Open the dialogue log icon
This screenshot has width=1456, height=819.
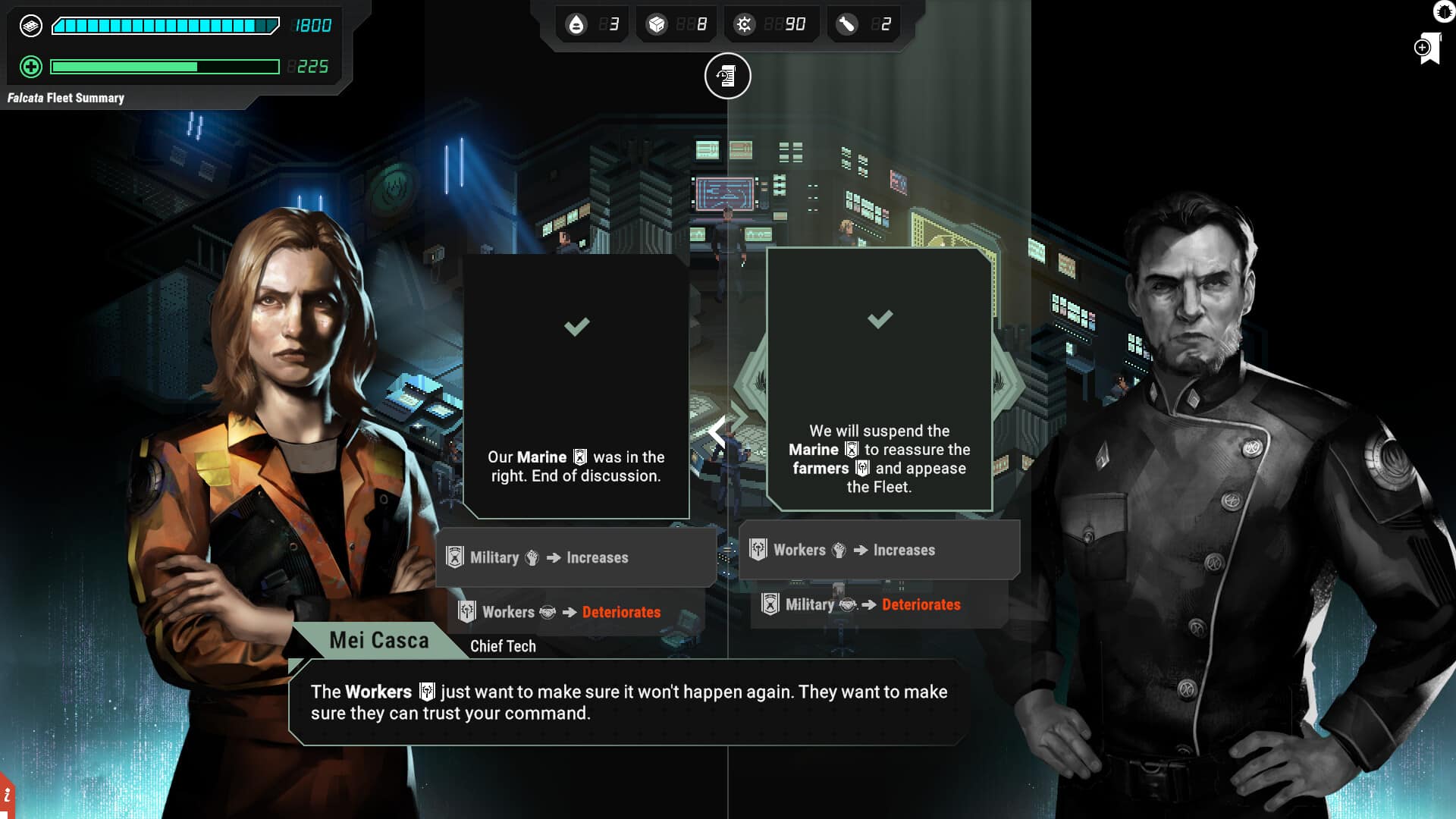[727, 76]
